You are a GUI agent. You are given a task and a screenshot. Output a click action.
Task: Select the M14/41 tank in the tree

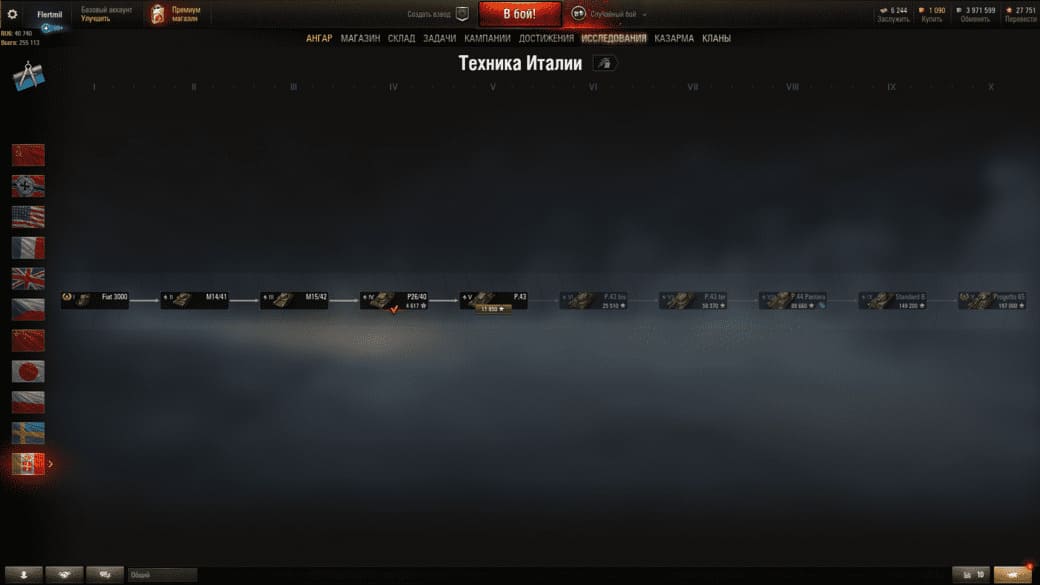(195, 299)
